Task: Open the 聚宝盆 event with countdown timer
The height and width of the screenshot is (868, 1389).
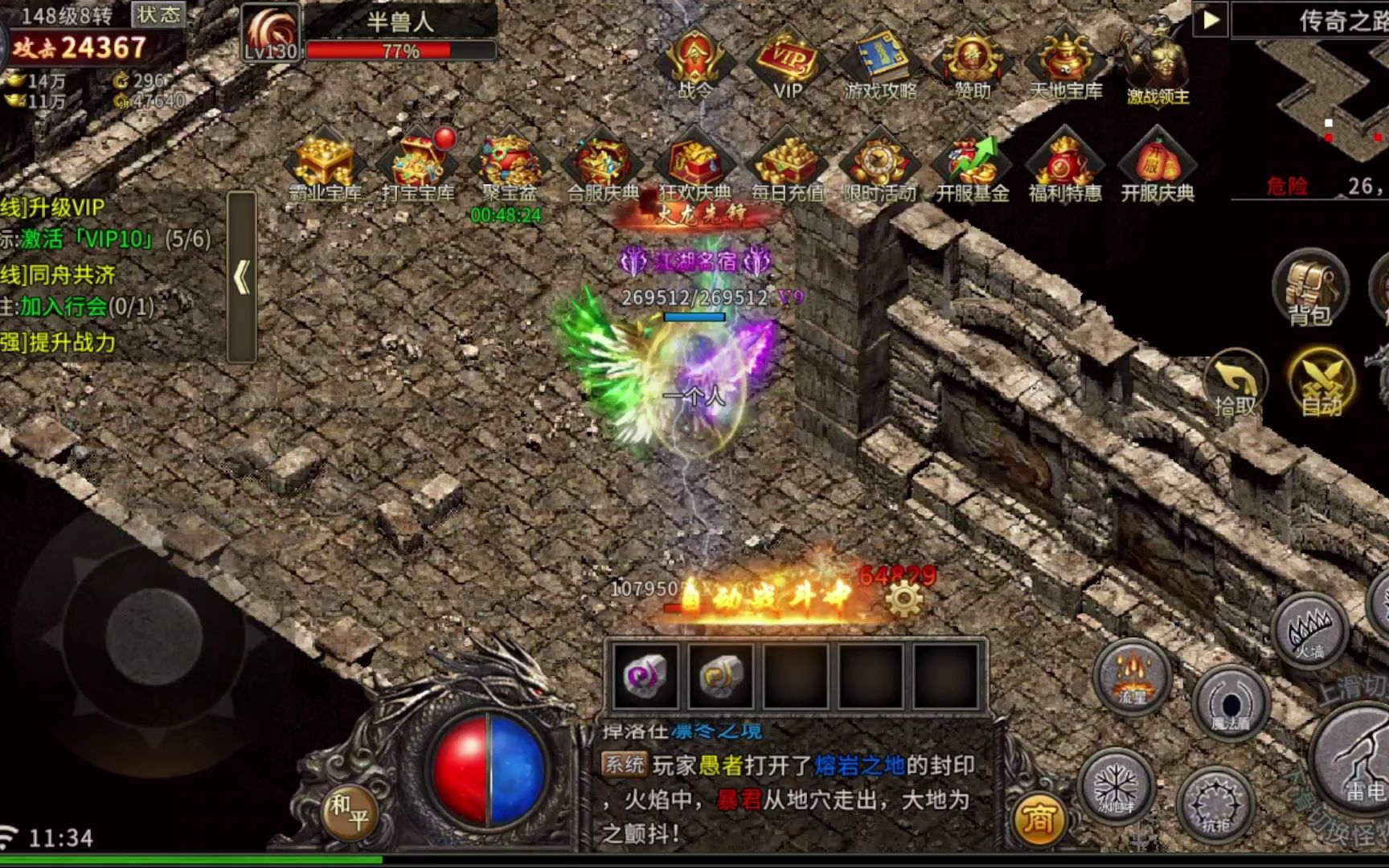Action: coord(507,161)
